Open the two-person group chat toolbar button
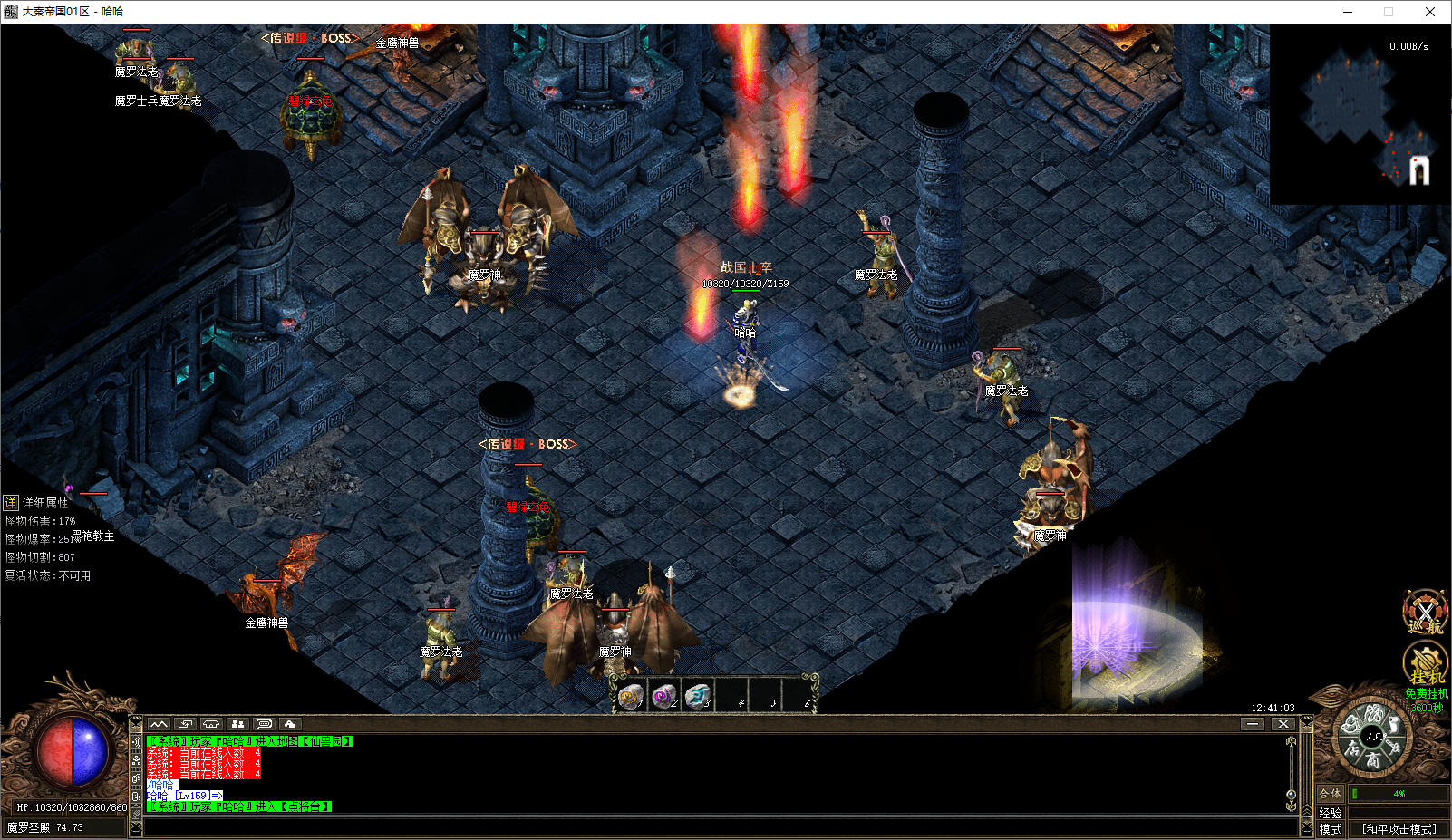The image size is (1452, 840). click(x=237, y=724)
